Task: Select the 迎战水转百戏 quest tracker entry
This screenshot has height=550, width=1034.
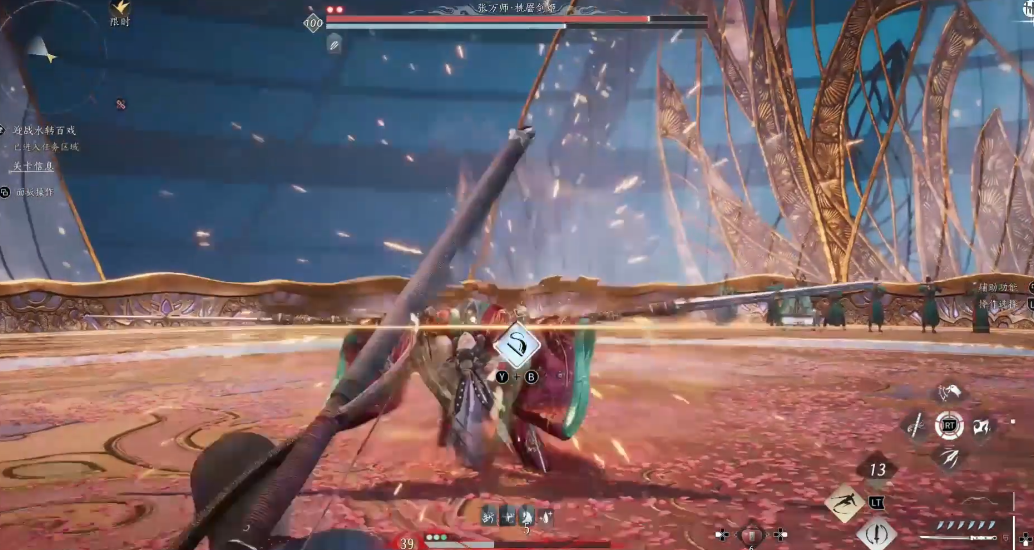Action: coord(44,130)
